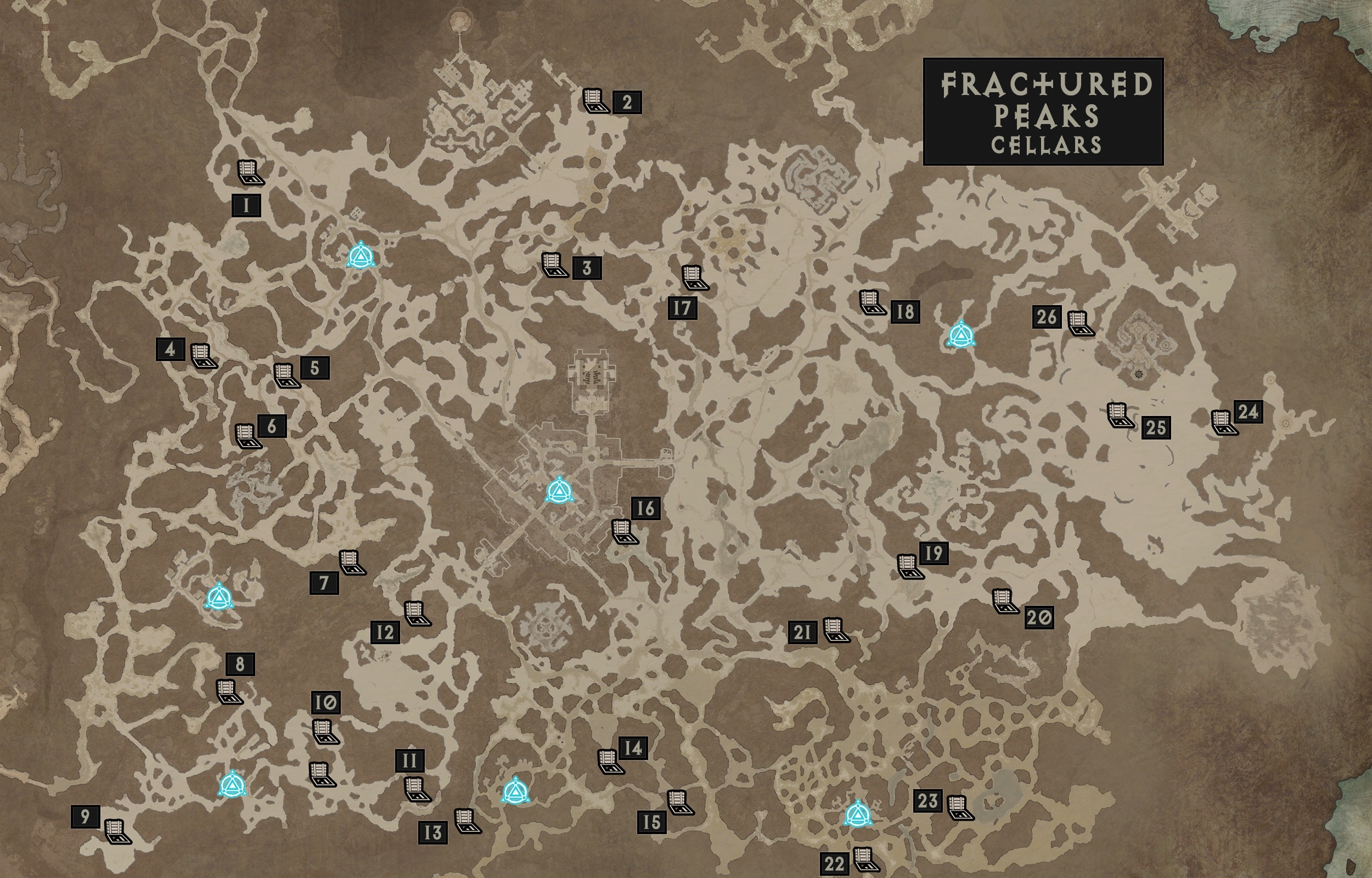Click the Fractured Peaks Cellars title banner
This screenshot has width=1372, height=878.
pos(1046,108)
